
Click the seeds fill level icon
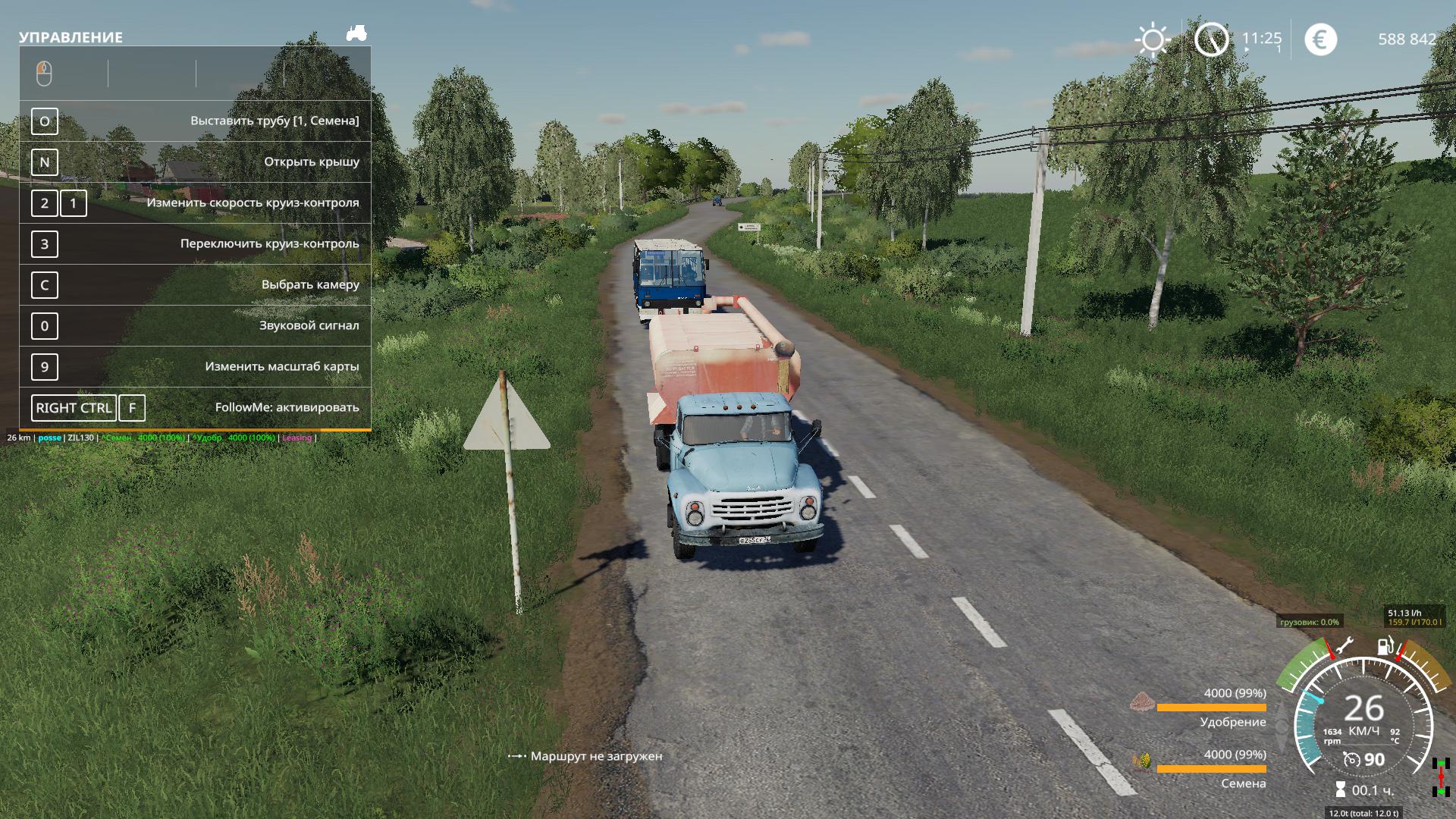[1141, 761]
